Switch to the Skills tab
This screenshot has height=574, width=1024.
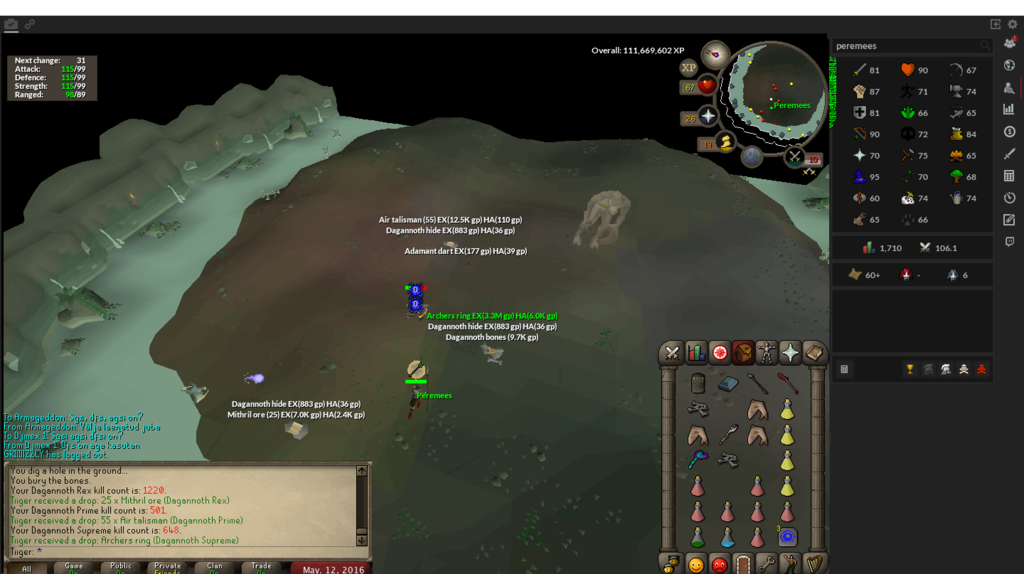tap(695, 353)
